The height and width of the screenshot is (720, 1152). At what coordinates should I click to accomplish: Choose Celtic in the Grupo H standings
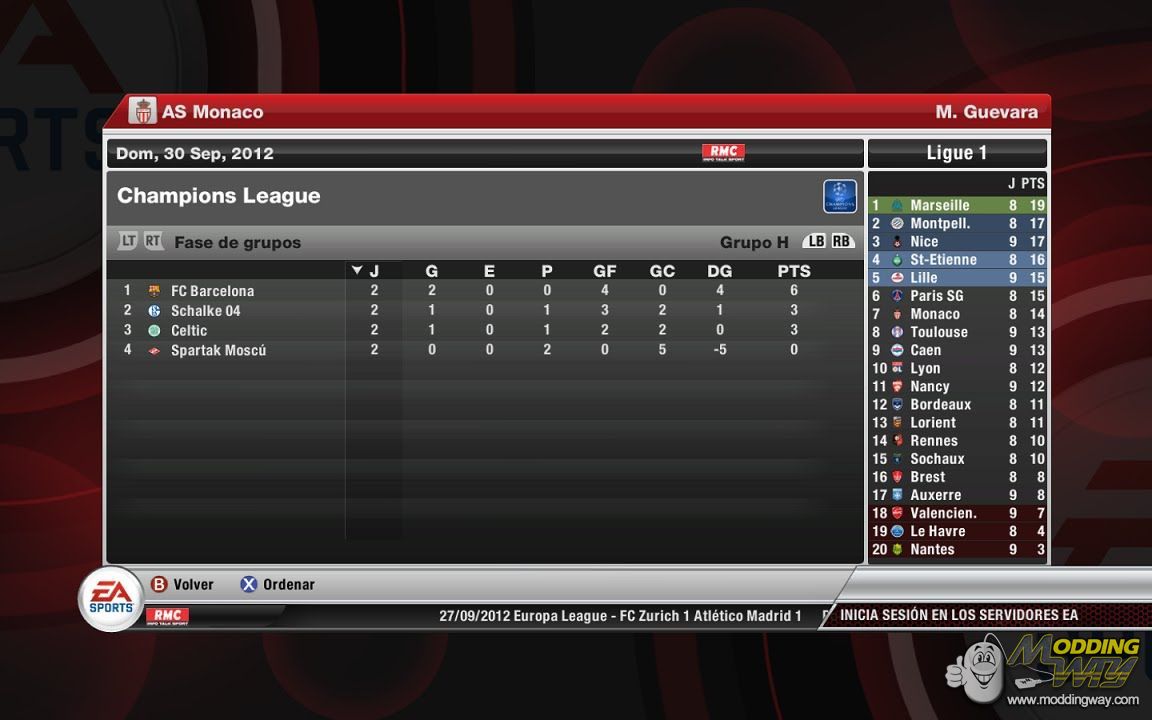point(188,330)
